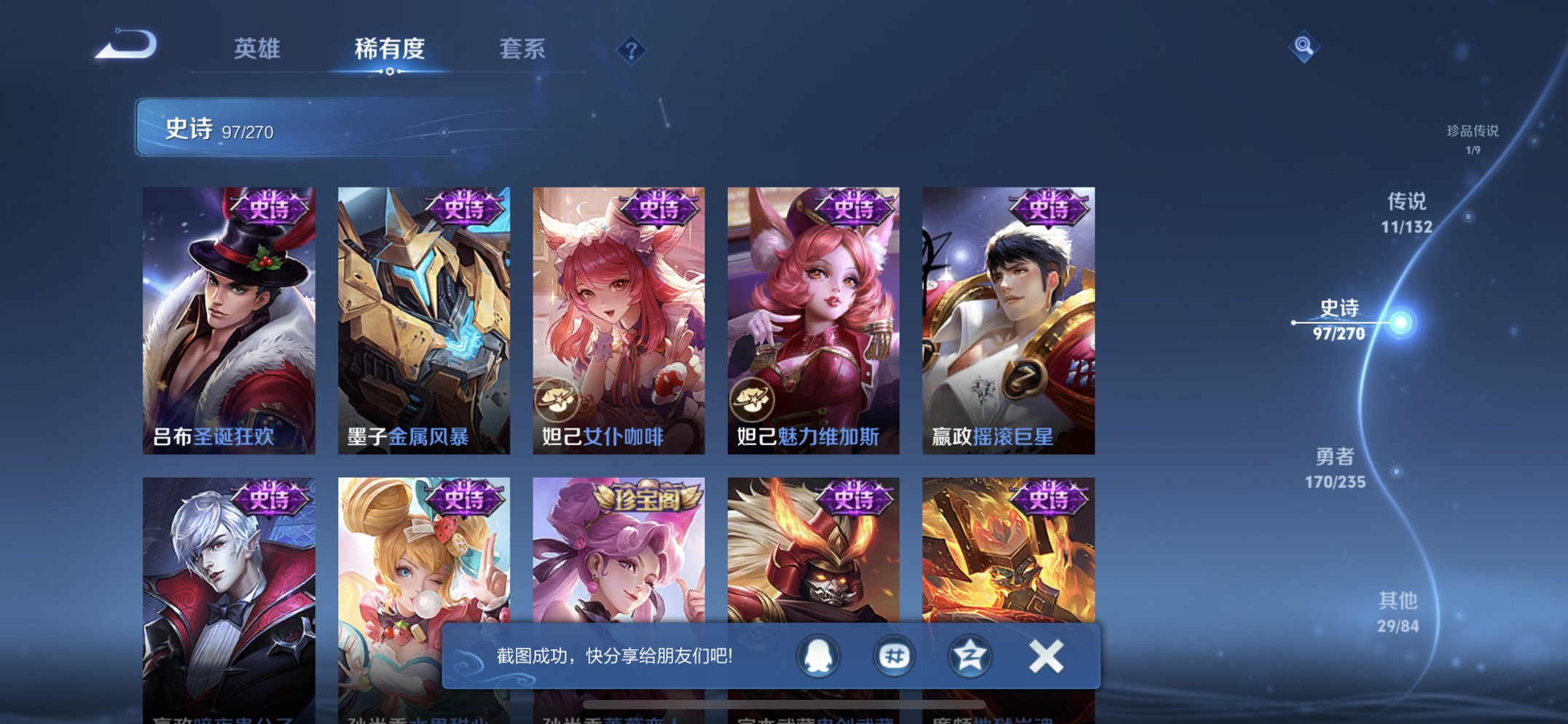Share screenshot to Qzone star icon
The height and width of the screenshot is (724, 1568).
[x=970, y=656]
